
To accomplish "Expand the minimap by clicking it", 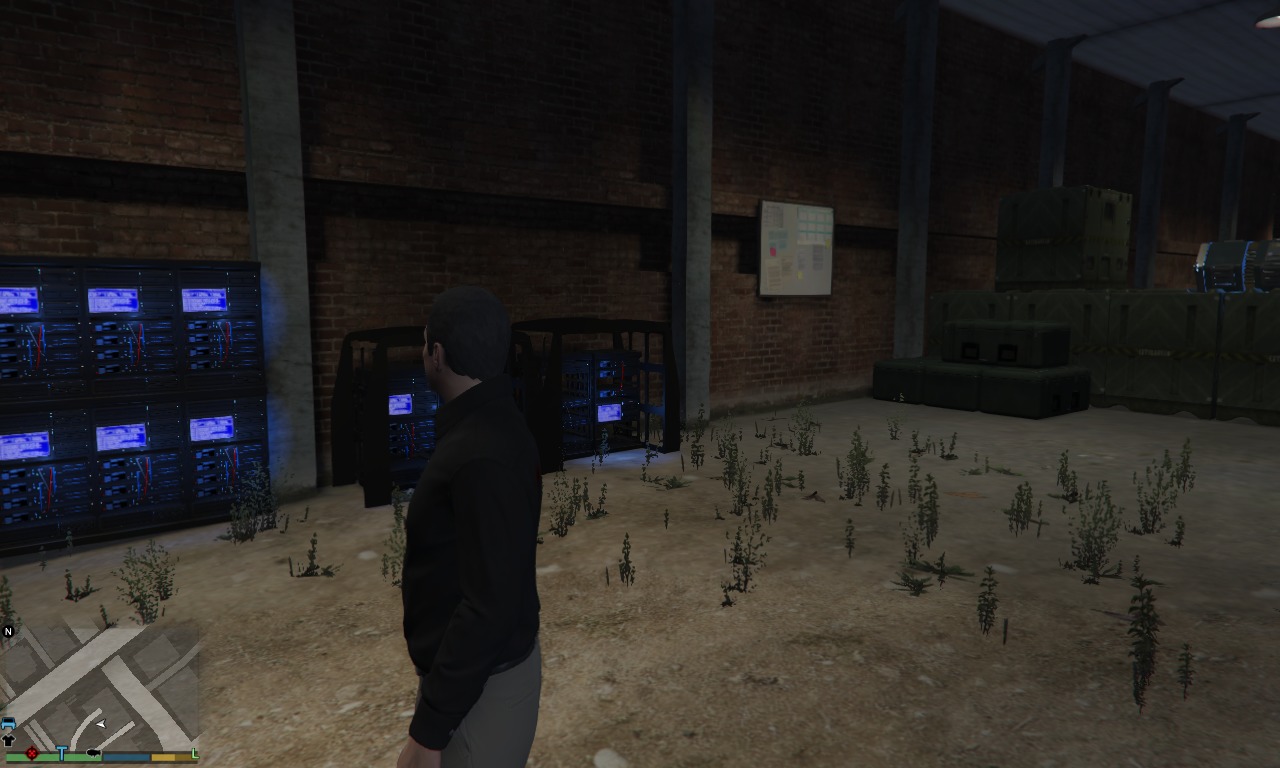I will 100,690.
